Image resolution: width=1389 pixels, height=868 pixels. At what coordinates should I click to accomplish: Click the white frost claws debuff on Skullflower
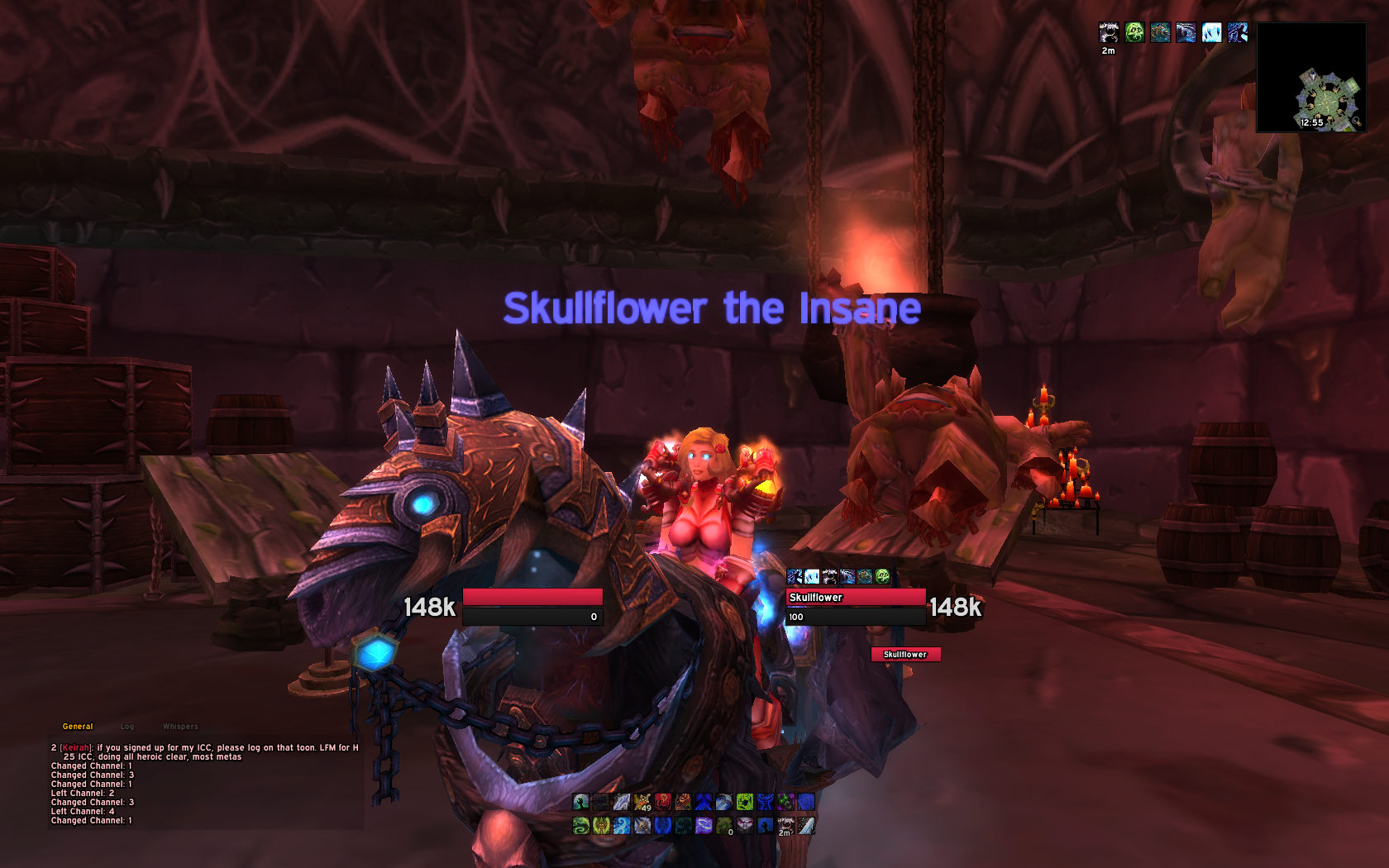pos(812,576)
